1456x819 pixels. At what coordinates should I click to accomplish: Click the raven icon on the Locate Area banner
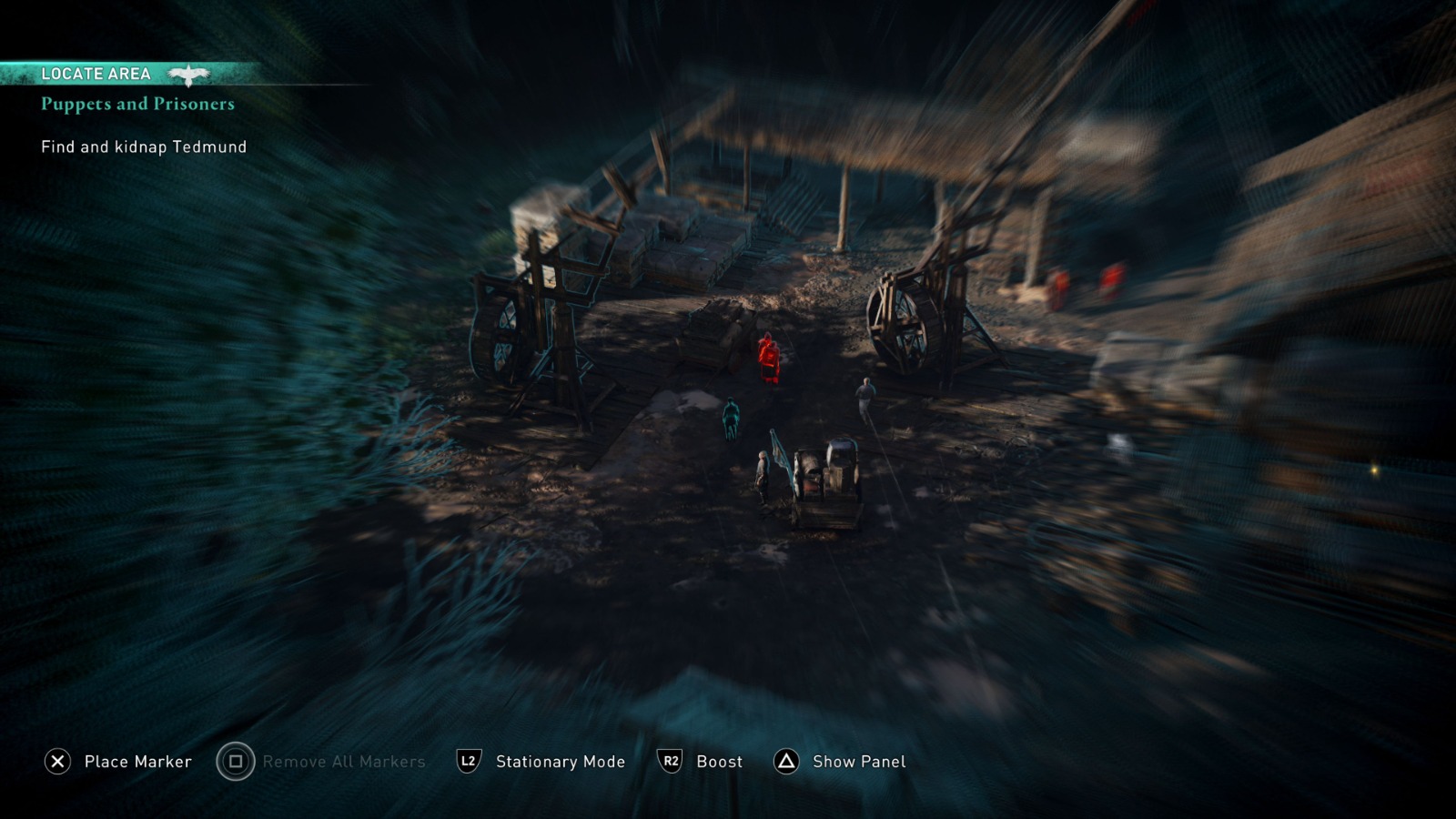[x=188, y=74]
